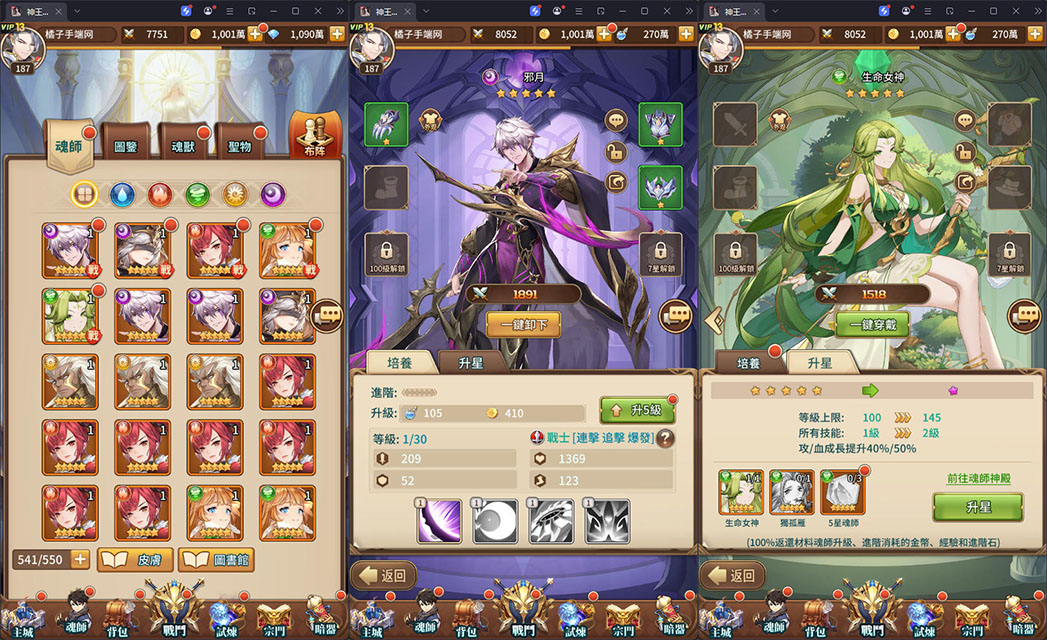Select the 聖物 tab

pyautogui.click(x=240, y=147)
